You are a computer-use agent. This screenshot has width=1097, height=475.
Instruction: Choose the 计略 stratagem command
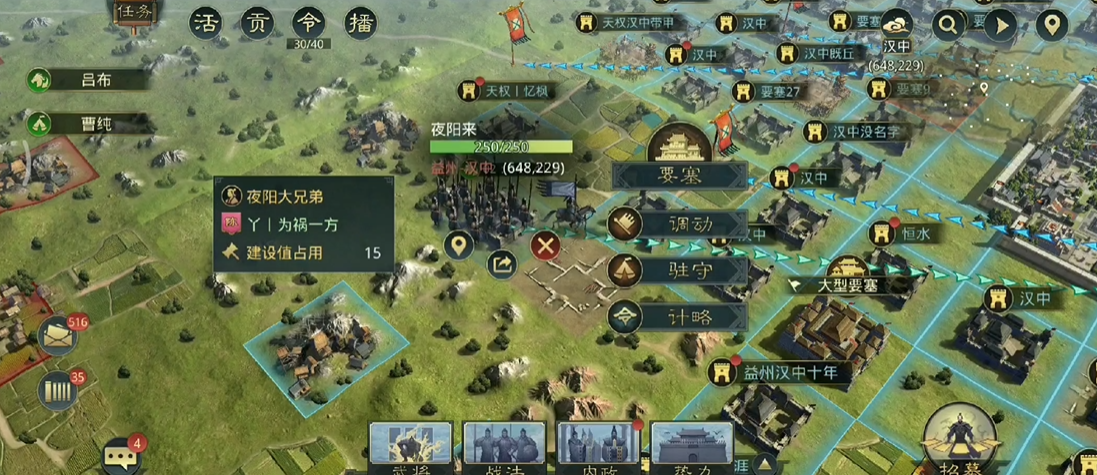pyautogui.click(x=680, y=317)
